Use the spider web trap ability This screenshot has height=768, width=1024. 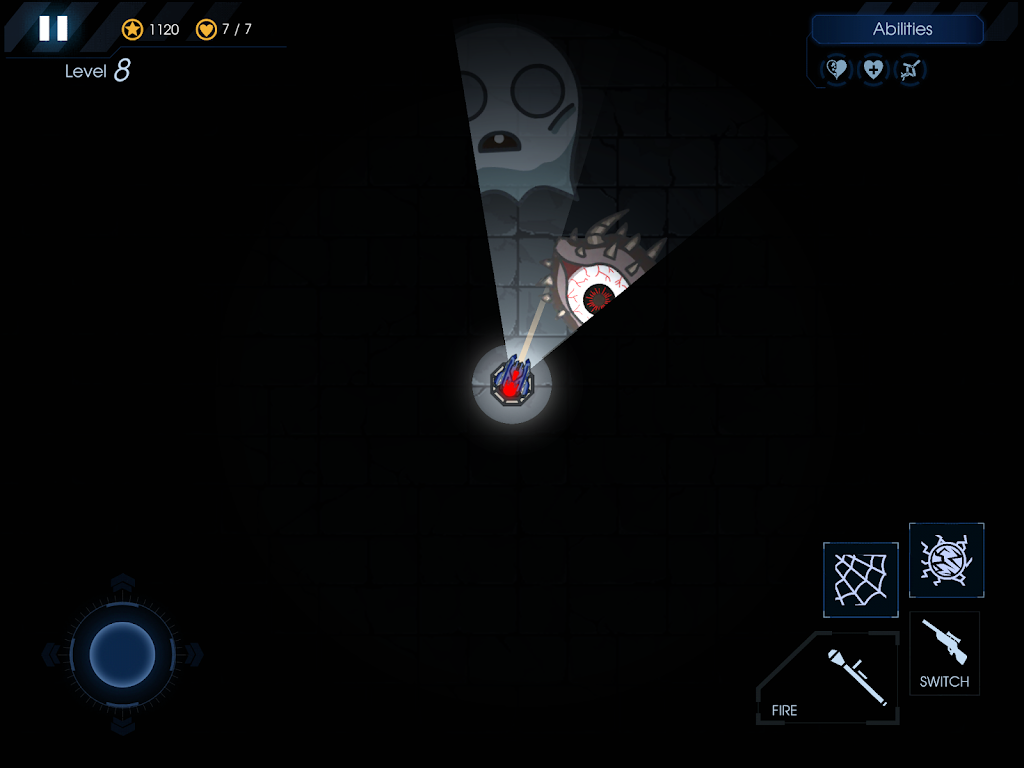(x=860, y=580)
